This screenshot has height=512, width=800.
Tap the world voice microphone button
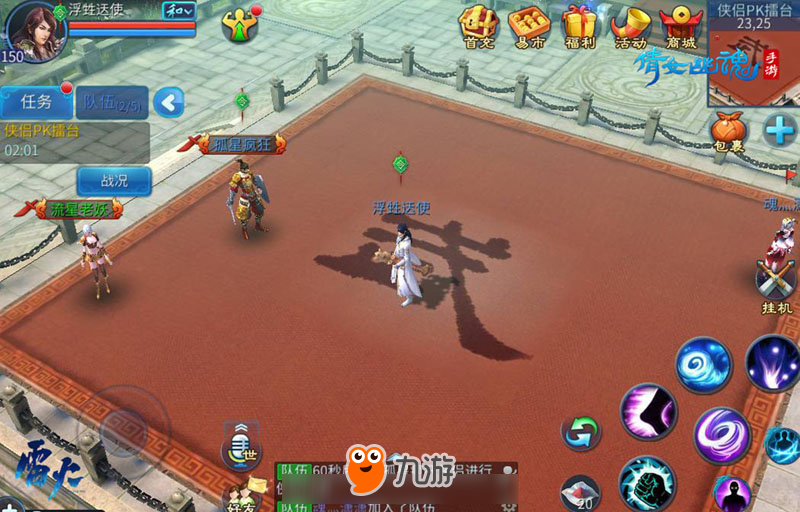point(242,446)
